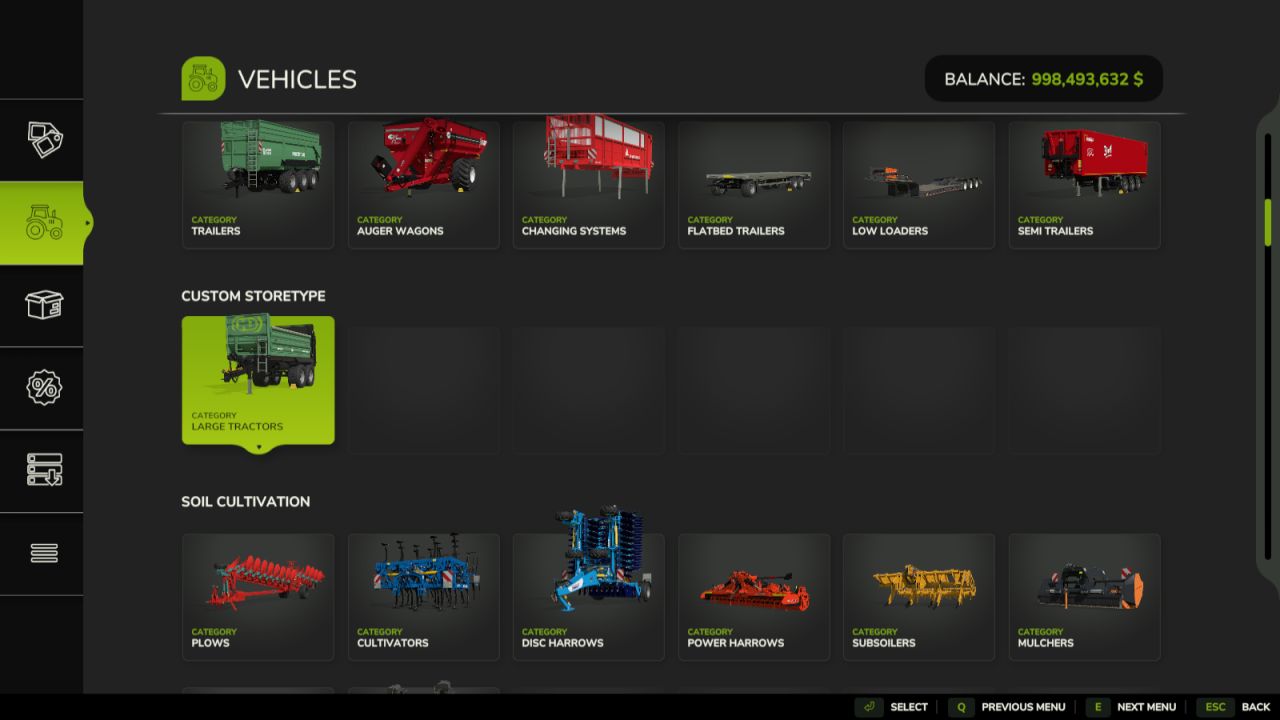Open the DISC HARROWS category thumbnail

pyautogui.click(x=588, y=597)
